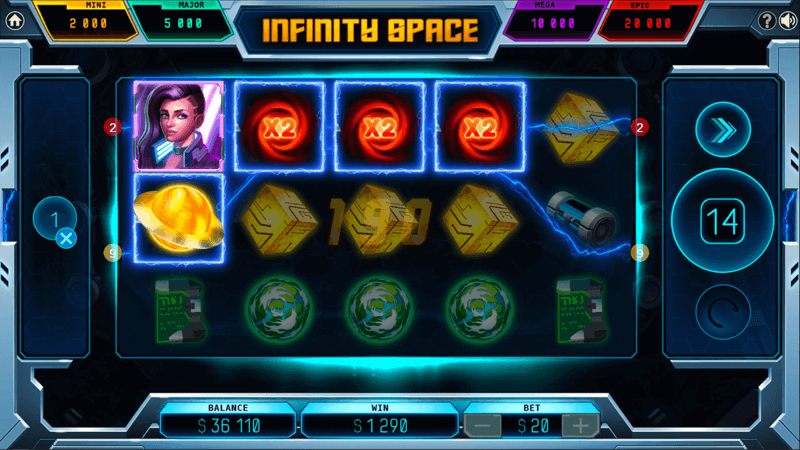The image size is (800, 450).
Task: Select the yellow payline 9 marker on the left
Action: (x=113, y=253)
